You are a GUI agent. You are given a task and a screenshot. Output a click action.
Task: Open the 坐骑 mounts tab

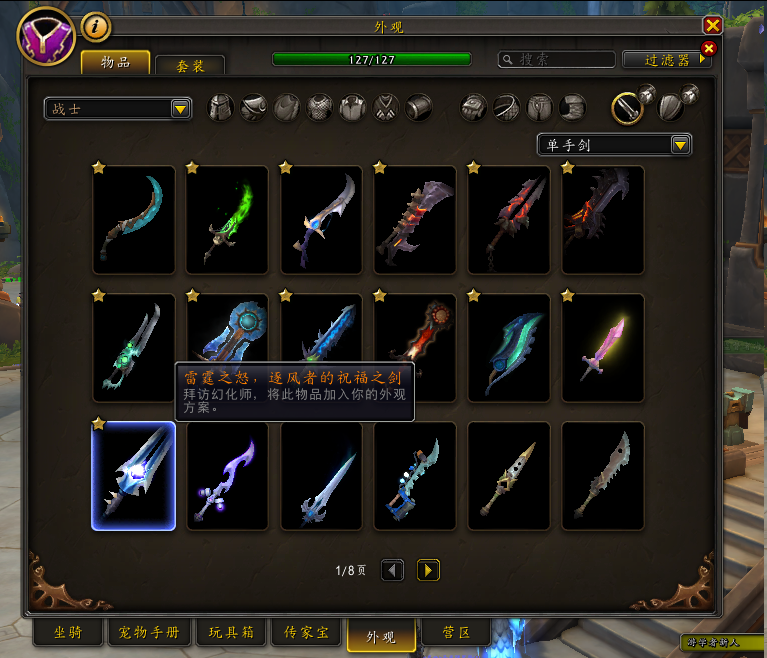[67, 633]
